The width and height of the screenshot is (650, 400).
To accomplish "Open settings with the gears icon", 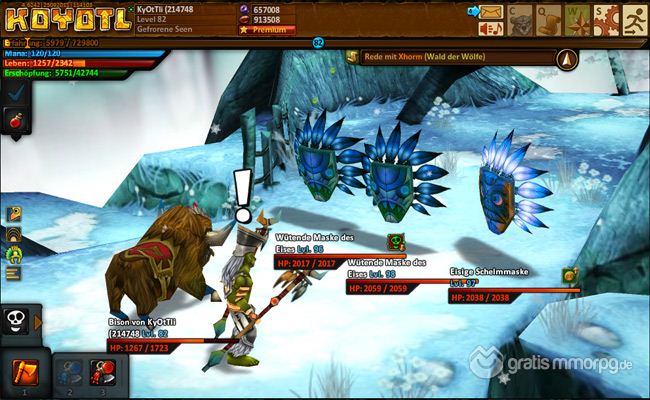I will pos(605,19).
